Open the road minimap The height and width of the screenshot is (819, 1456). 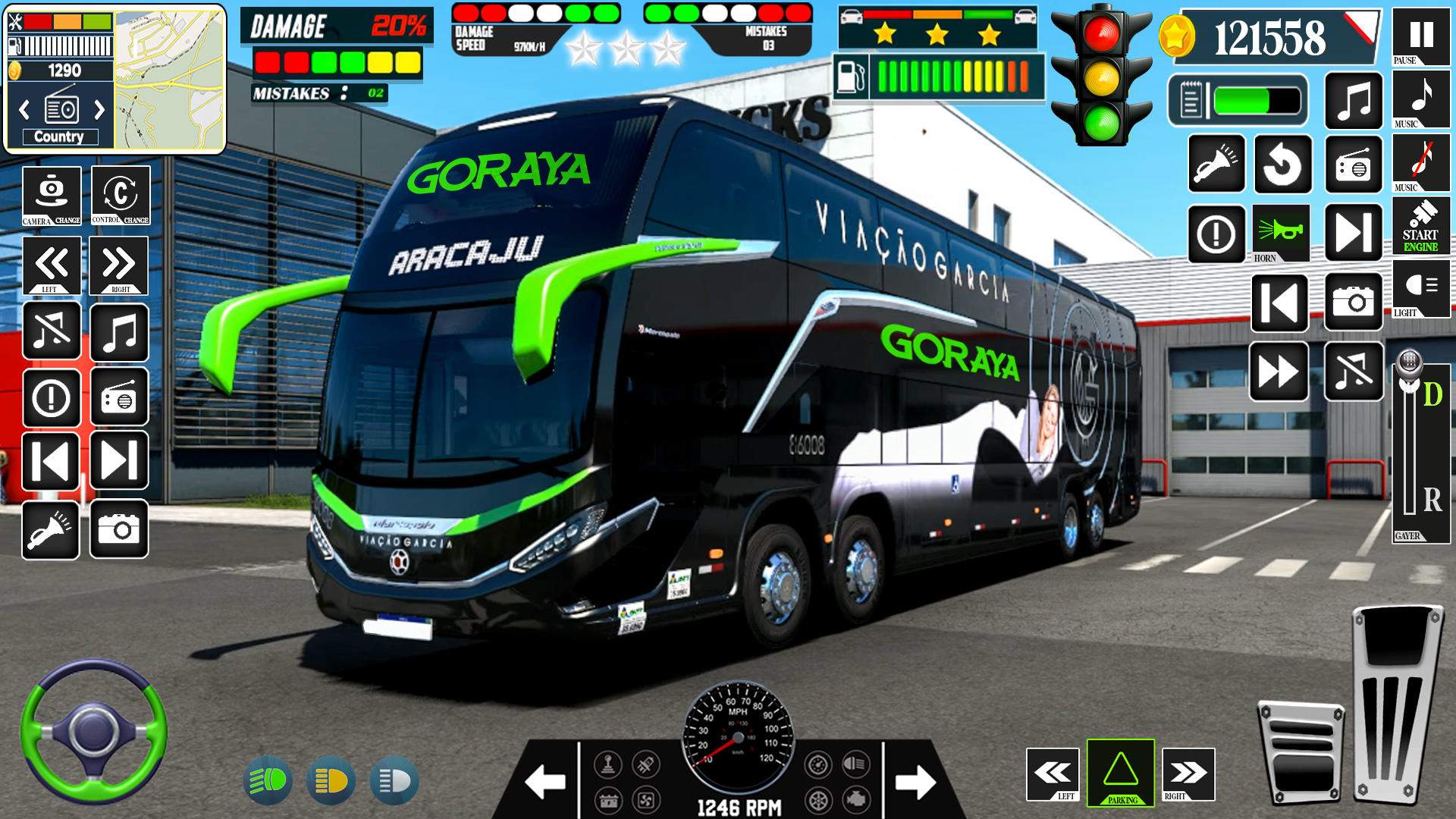[x=170, y=79]
